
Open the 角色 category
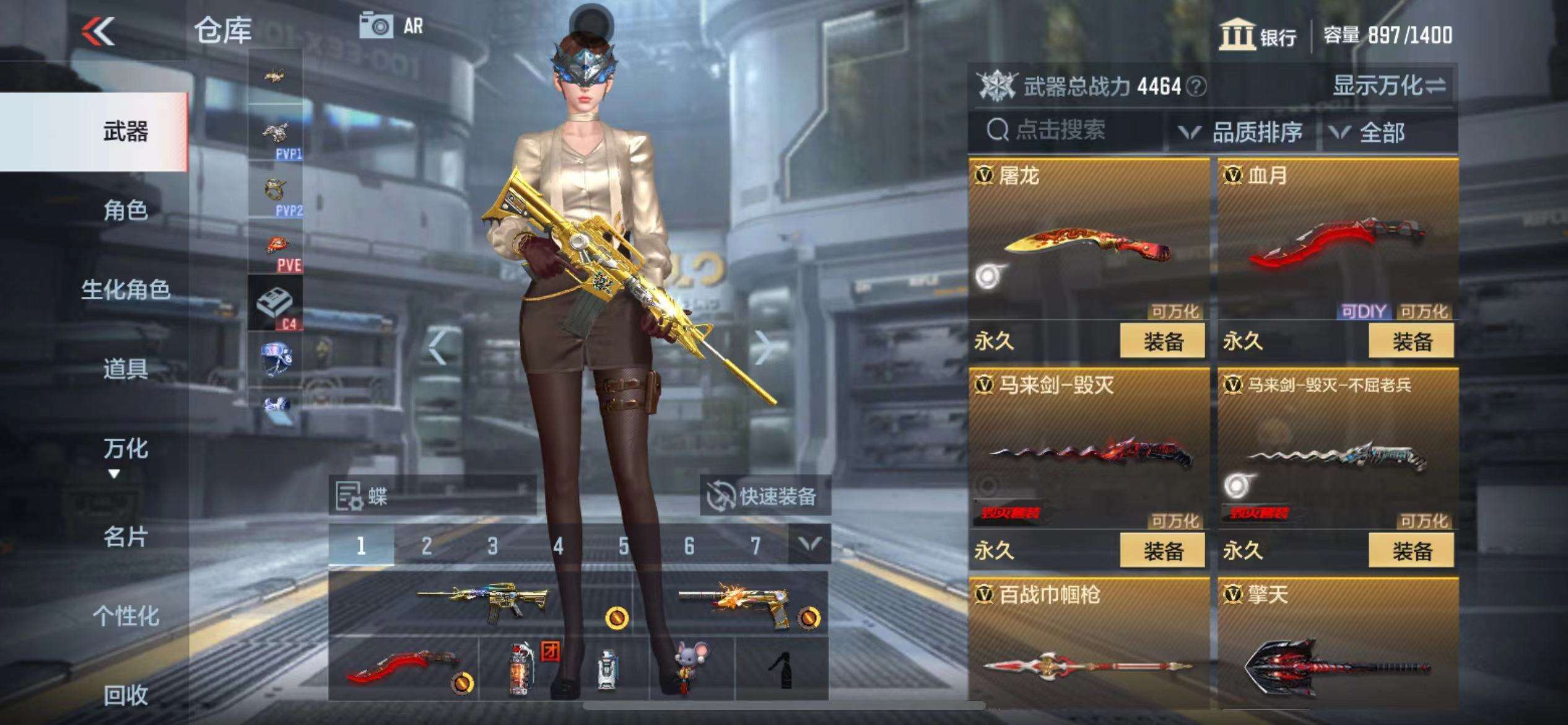tap(125, 211)
